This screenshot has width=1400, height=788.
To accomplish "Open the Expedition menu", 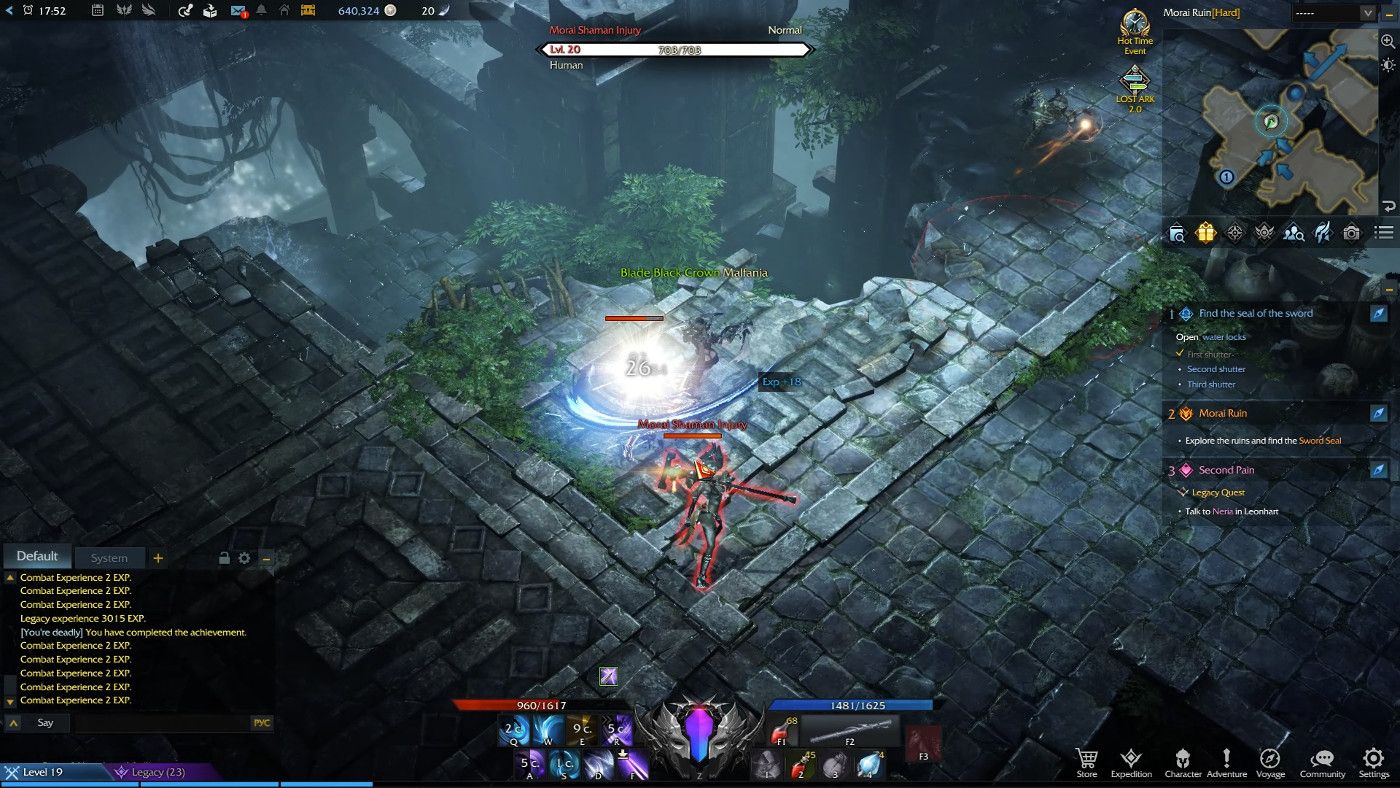I will tap(1131, 761).
